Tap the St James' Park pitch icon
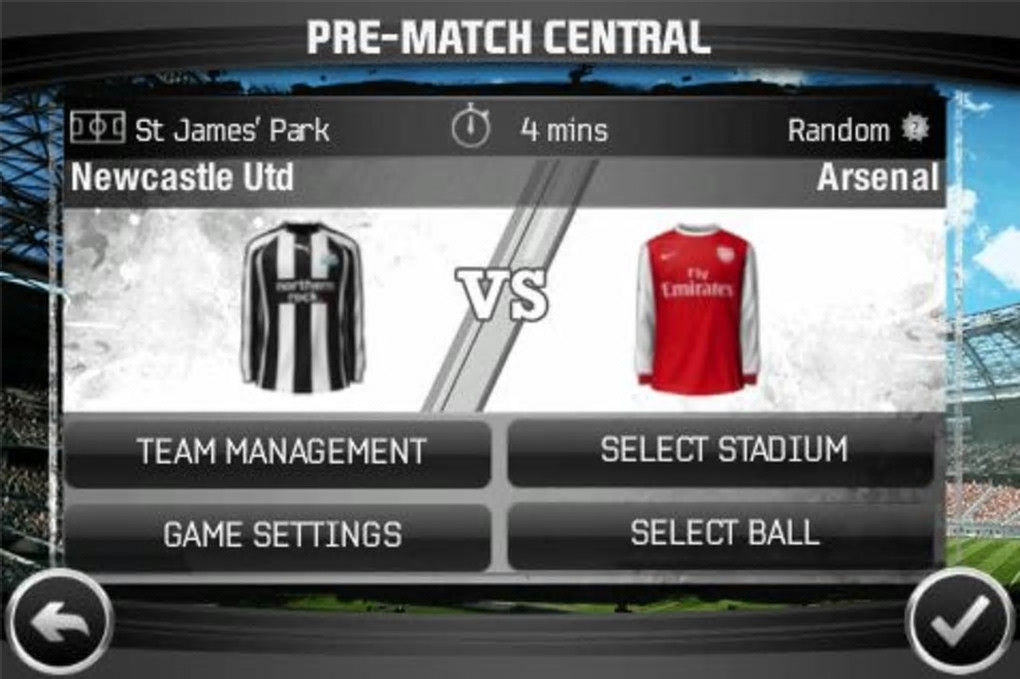 (x=98, y=128)
